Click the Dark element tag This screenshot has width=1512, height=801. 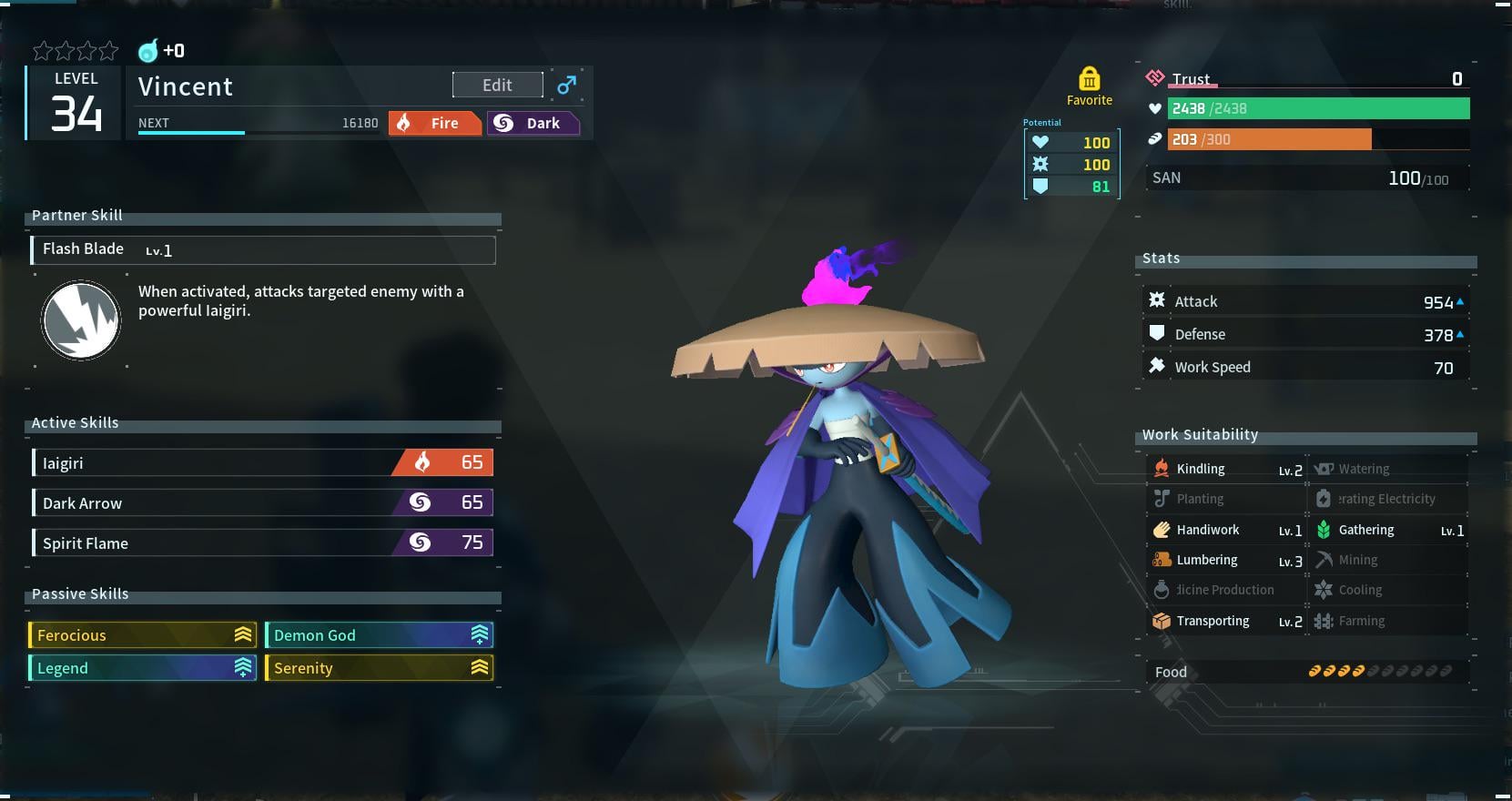[533, 123]
